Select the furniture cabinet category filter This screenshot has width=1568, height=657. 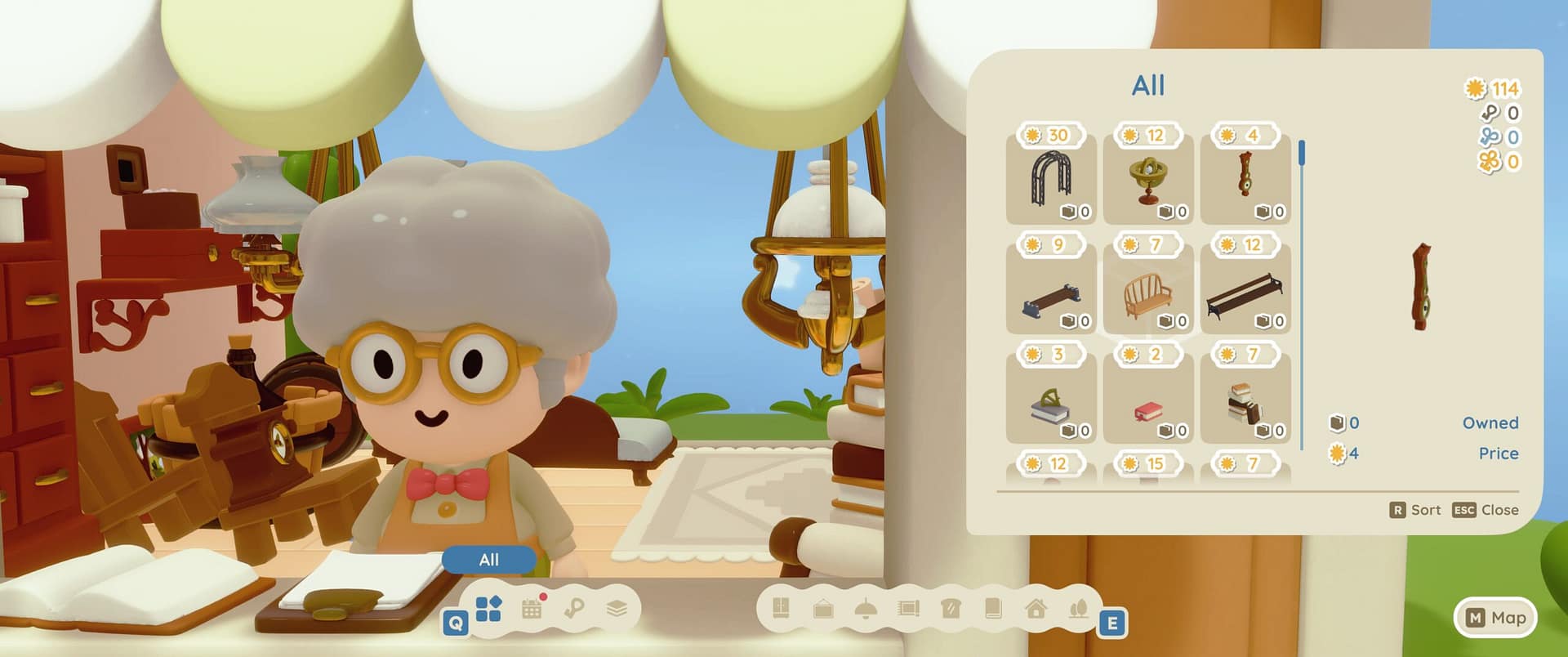pos(782,609)
